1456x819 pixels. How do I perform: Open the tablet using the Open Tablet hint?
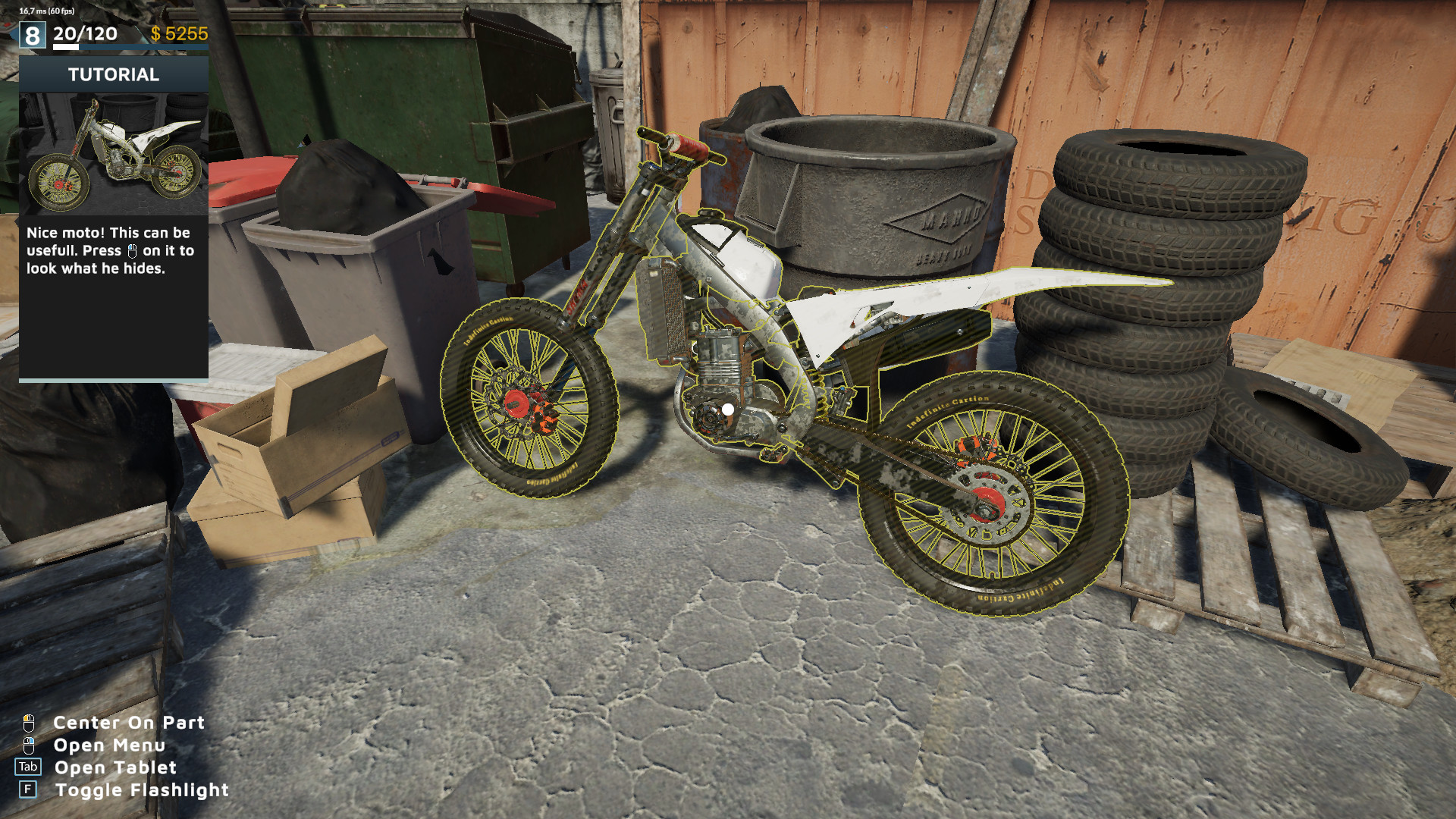115,767
